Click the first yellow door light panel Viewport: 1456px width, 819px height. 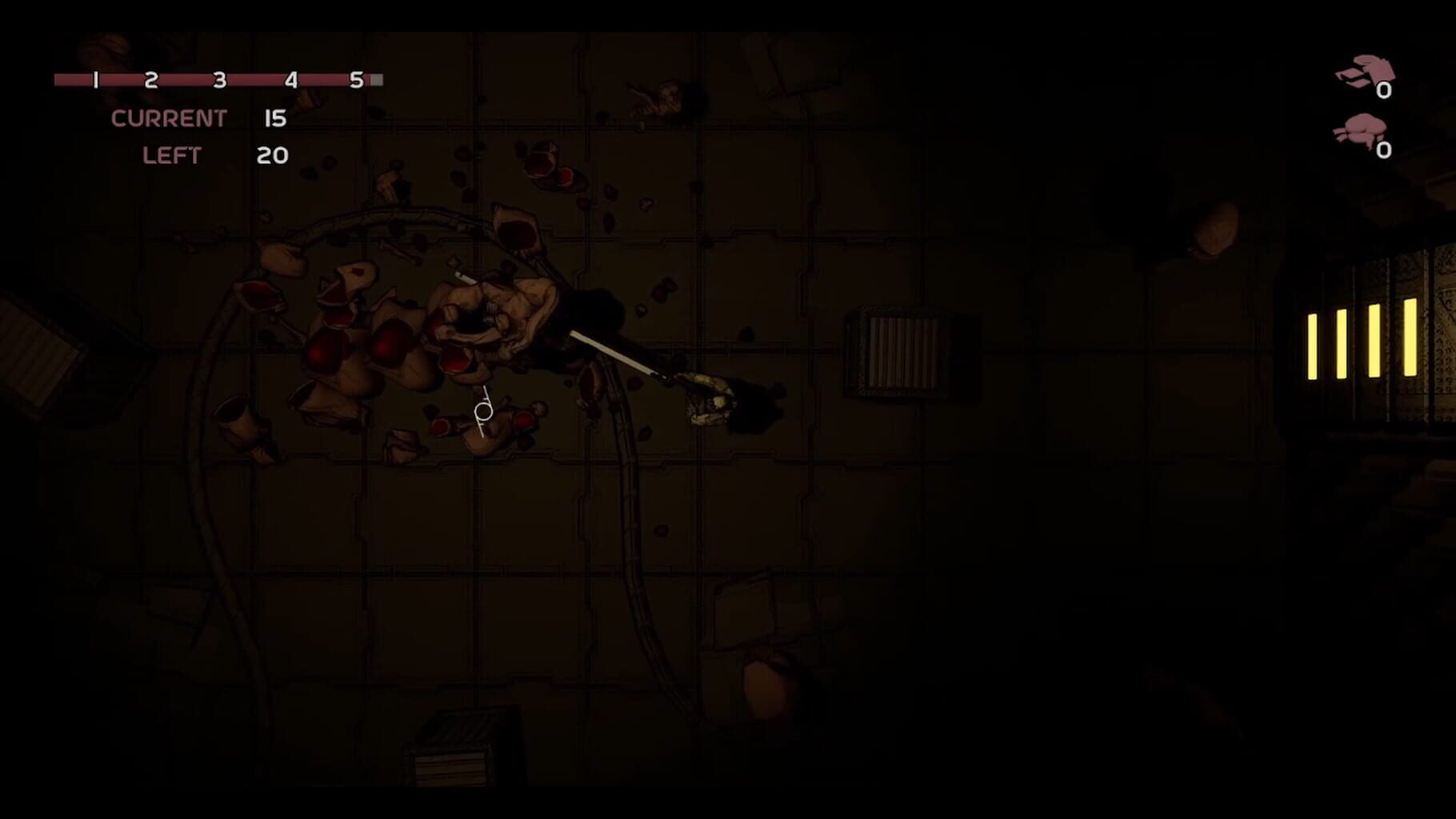pyautogui.click(x=1313, y=346)
